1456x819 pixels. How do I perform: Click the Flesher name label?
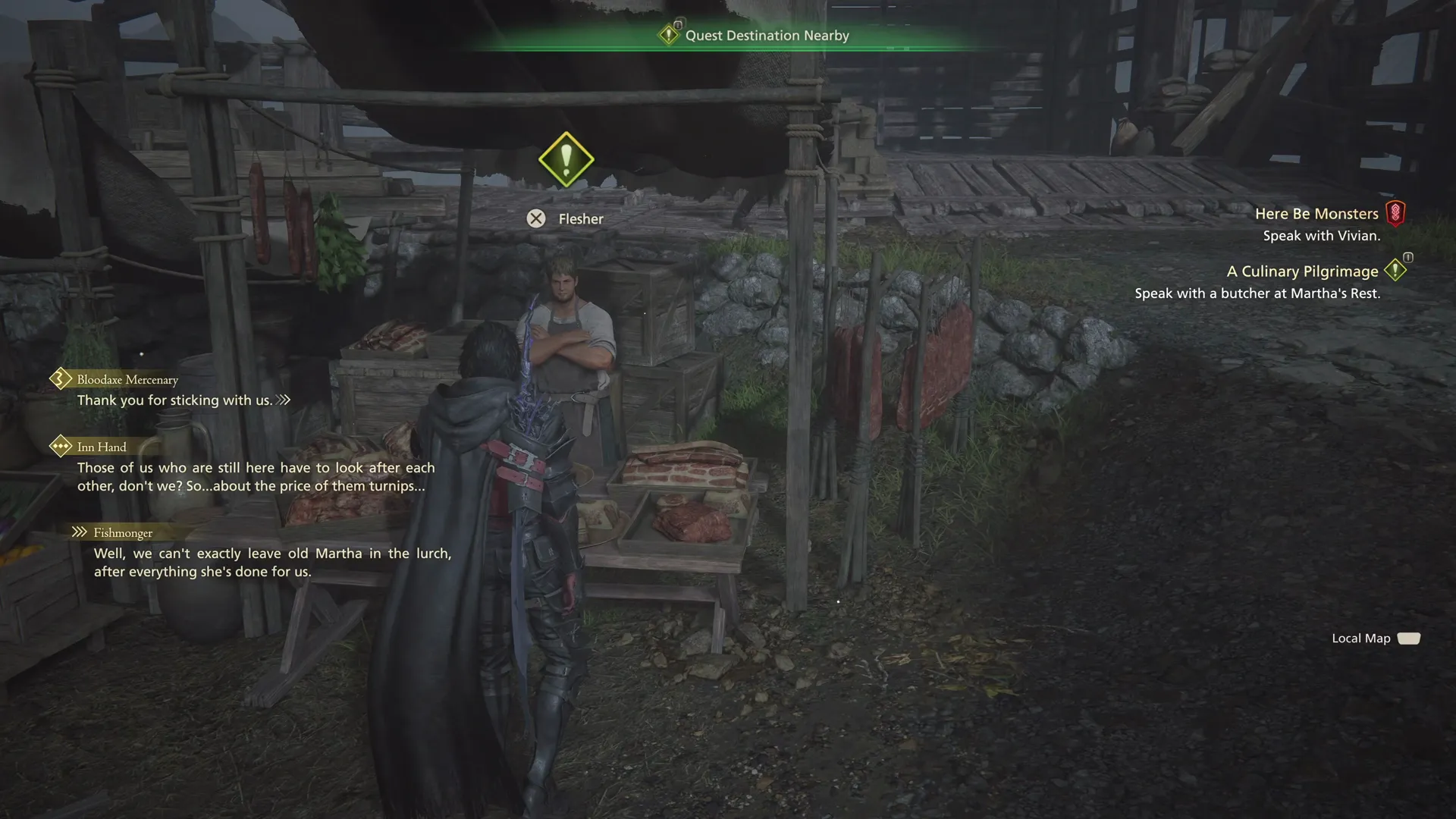pos(580,218)
